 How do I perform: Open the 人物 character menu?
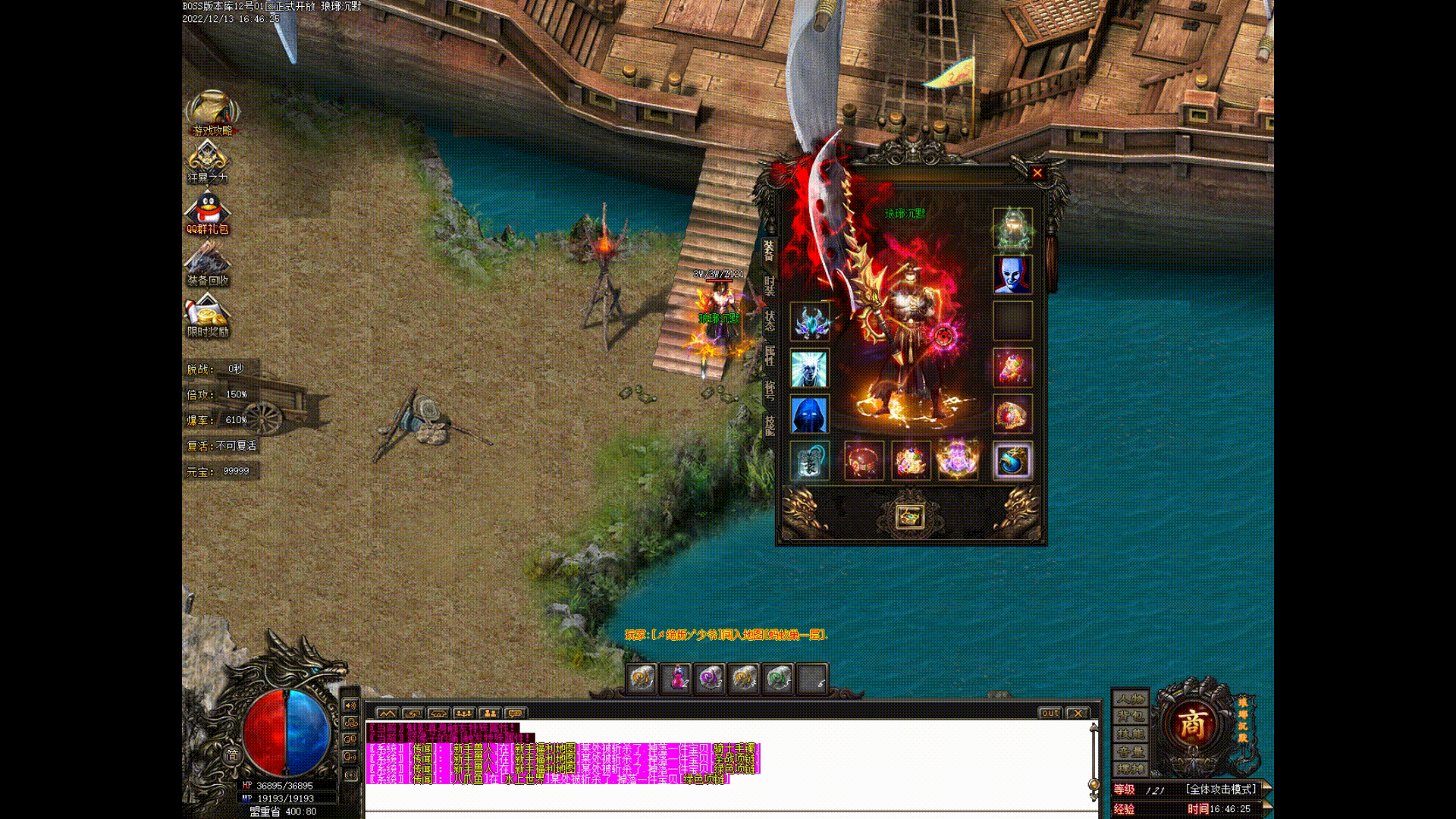(x=1130, y=698)
